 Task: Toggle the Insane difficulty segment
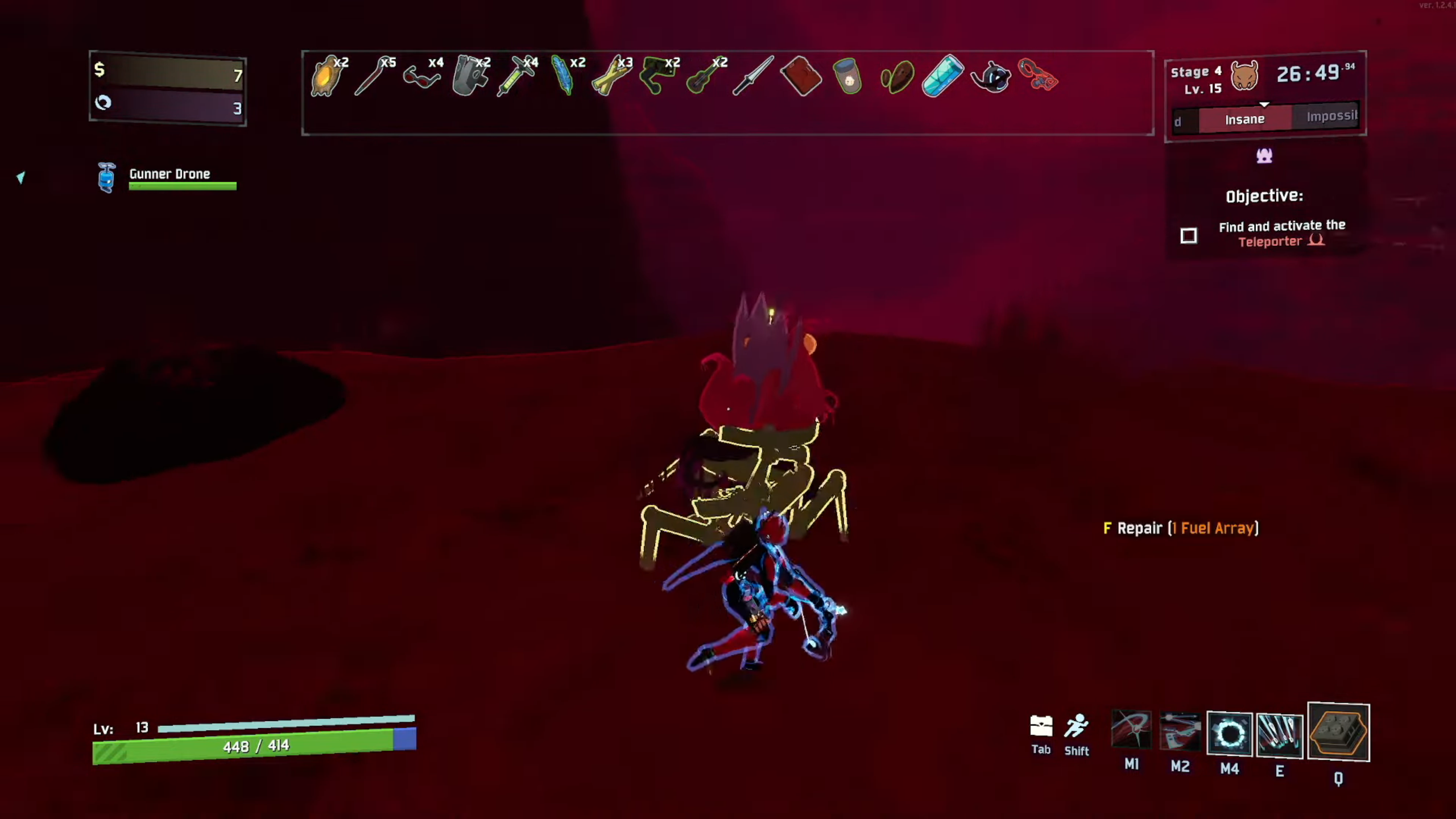tap(1246, 119)
